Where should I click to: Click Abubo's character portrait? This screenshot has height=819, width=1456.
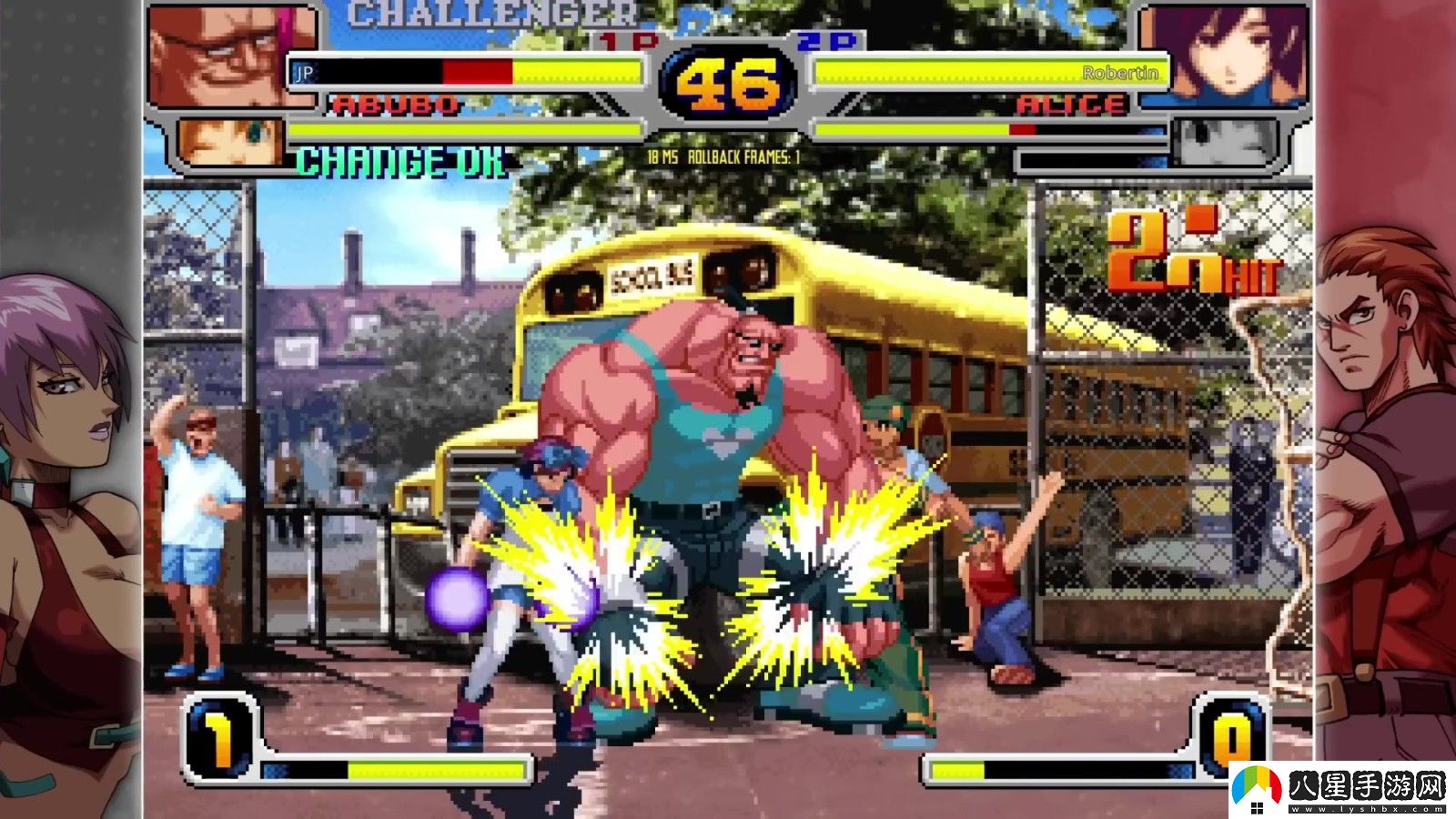[x=232, y=56]
